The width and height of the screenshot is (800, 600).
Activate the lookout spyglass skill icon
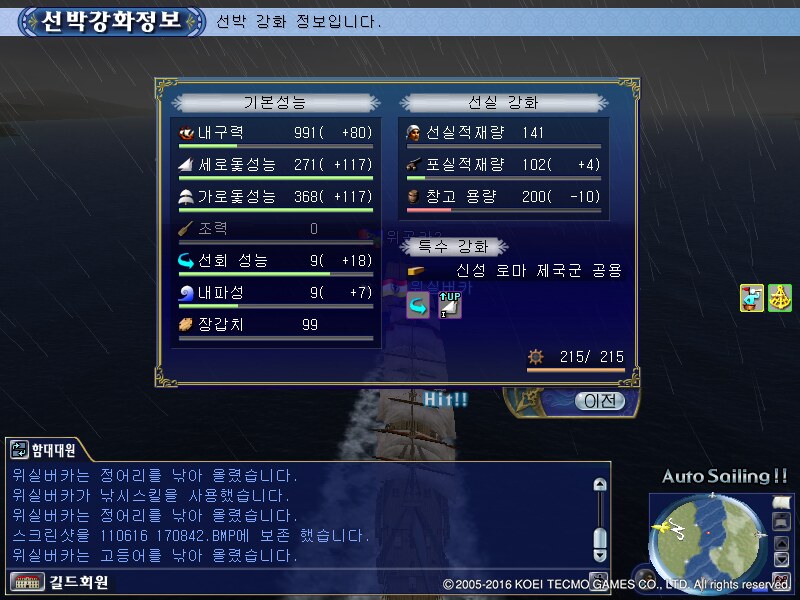pyautogui.click(x=752, y=298)
